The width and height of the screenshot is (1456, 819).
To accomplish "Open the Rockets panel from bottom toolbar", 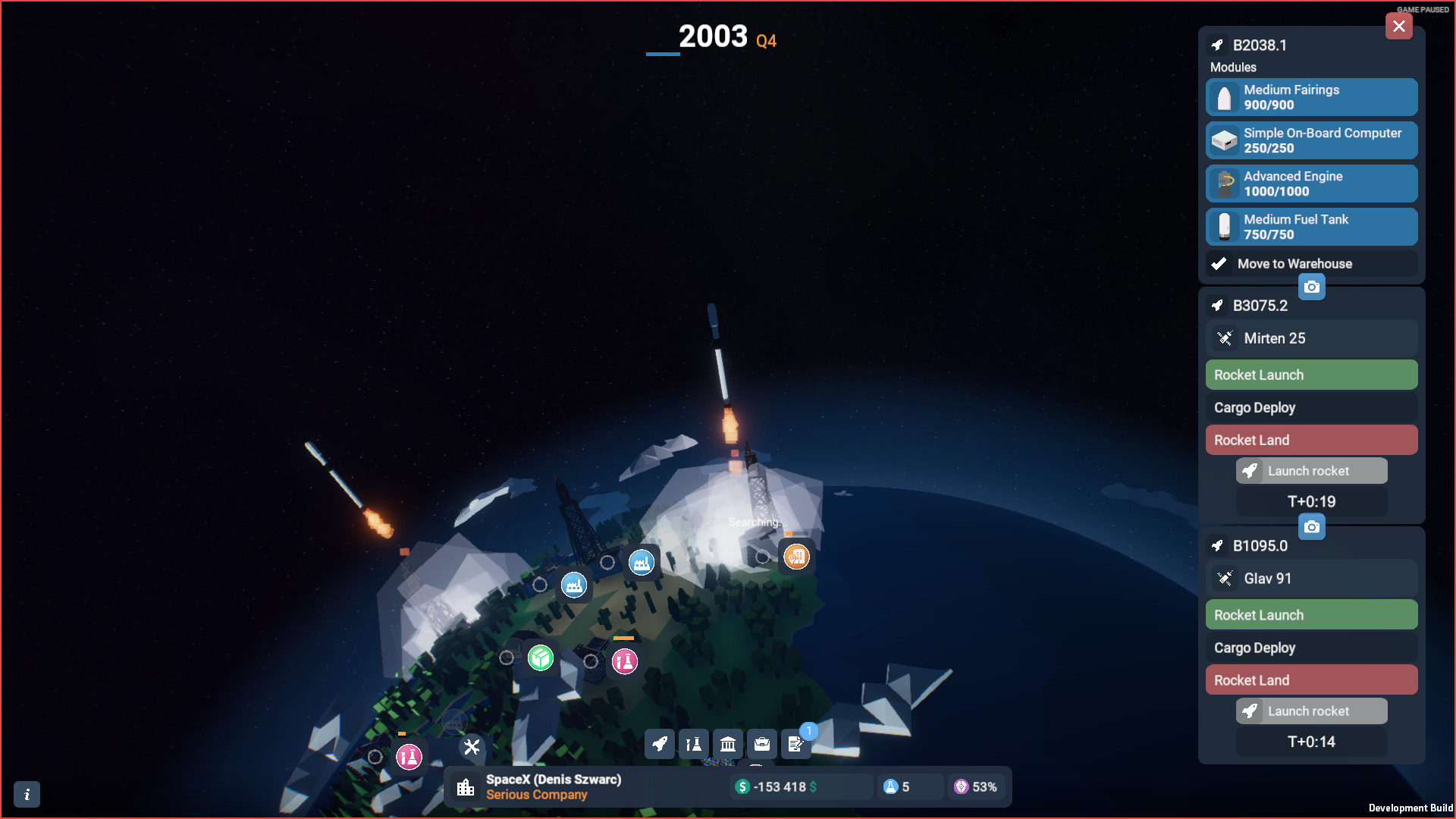I will 659,744.
